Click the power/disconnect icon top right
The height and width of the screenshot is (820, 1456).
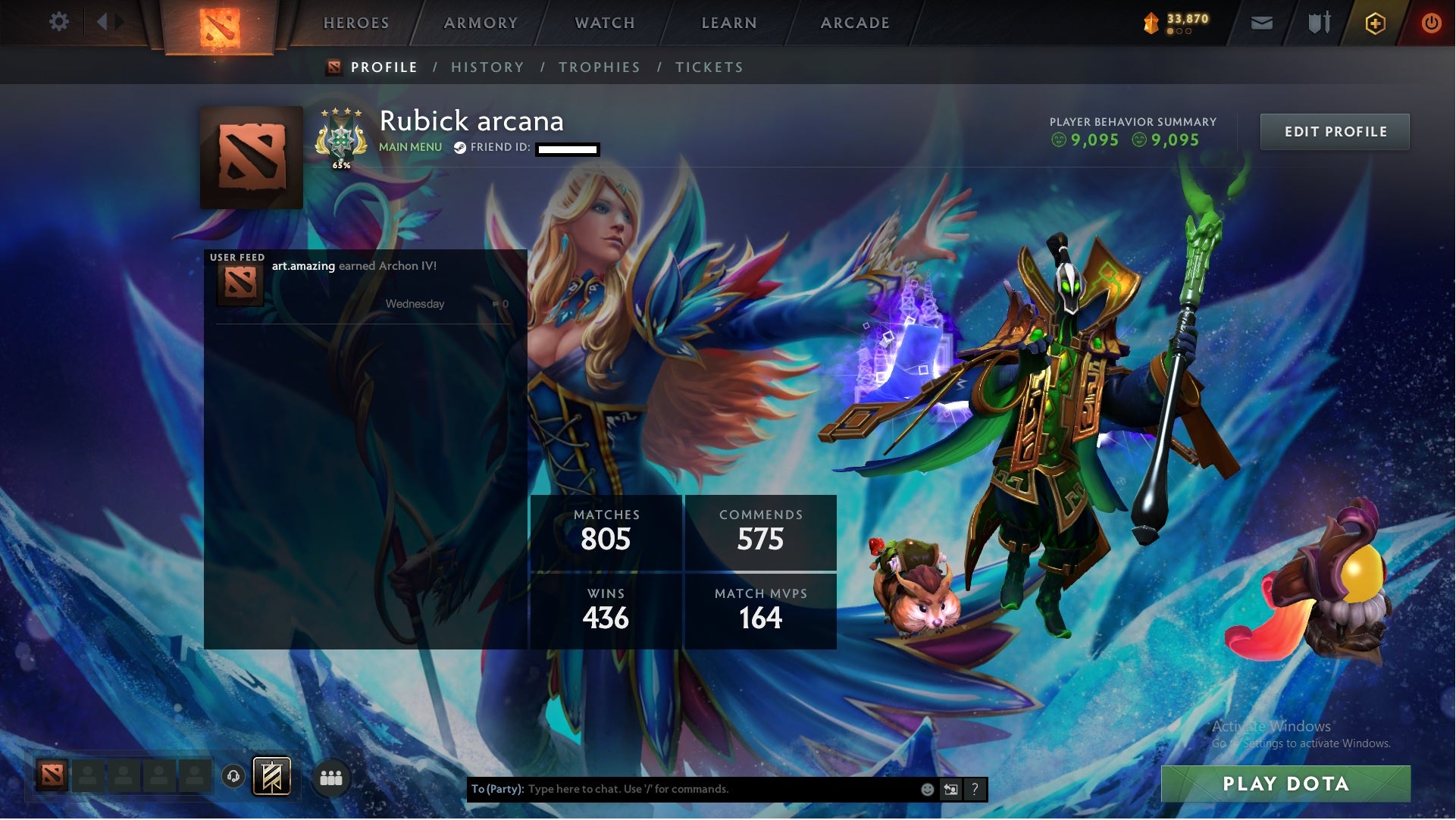[1432, 23]
